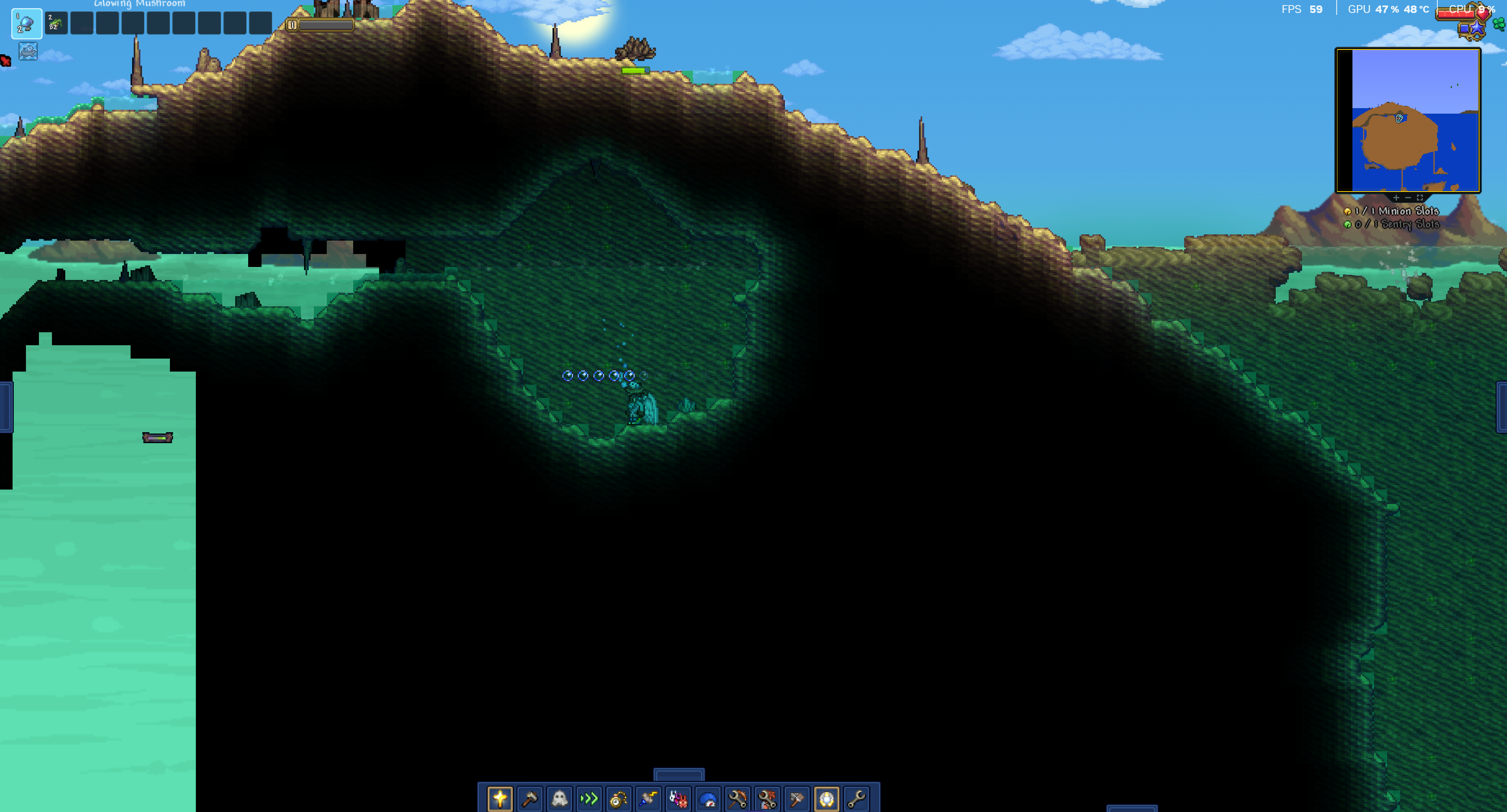Open the minimap view
1507x812 pixels.
pyautogui.click(x=1408, y=120)
